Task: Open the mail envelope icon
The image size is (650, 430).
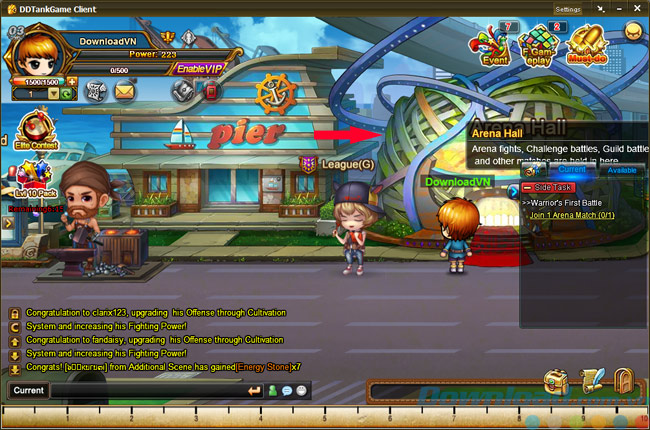Action: 124,91
